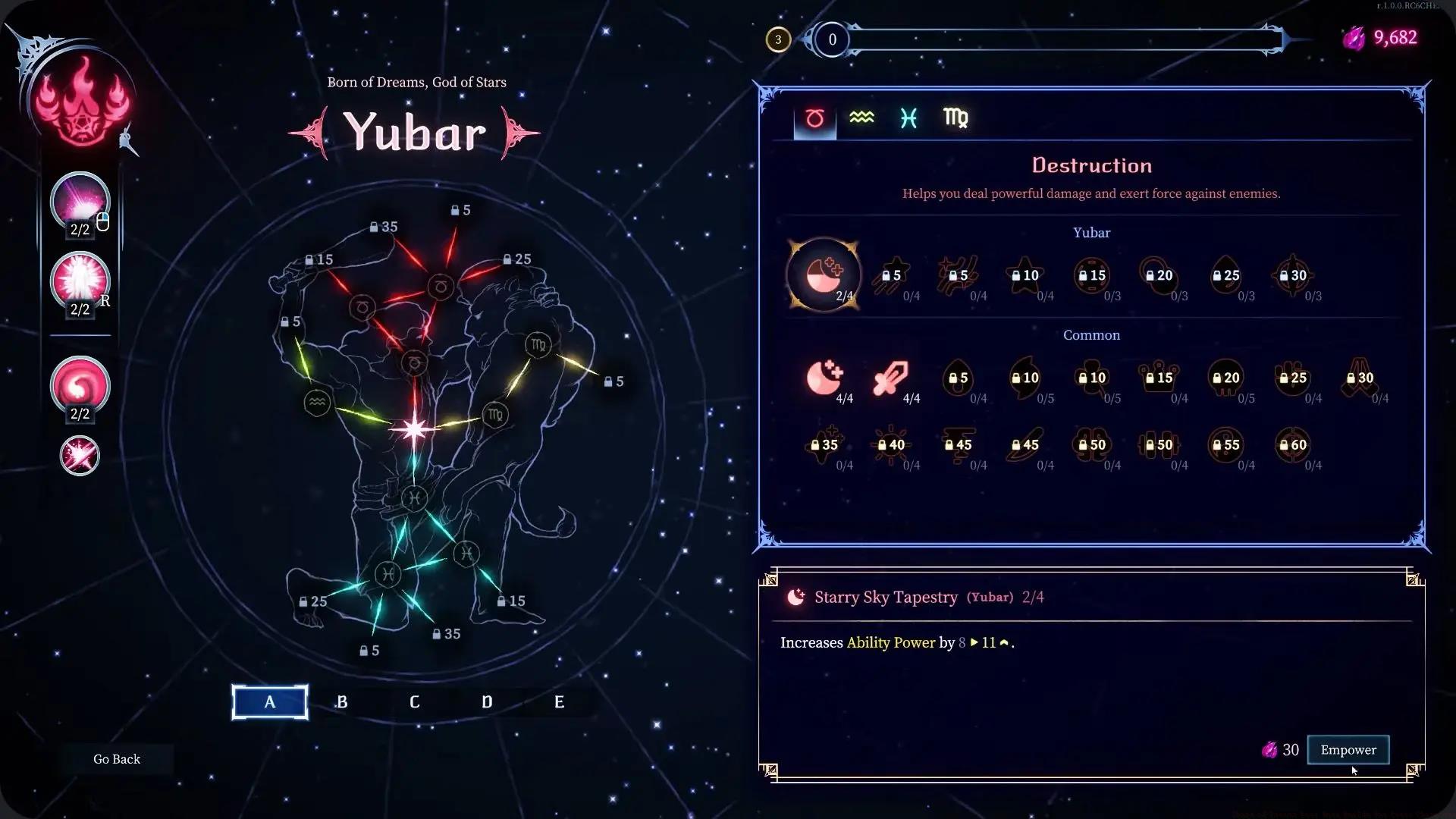Choose the Common sword talent icon
Screen dimensions: 1456x819
pos(890,378)
